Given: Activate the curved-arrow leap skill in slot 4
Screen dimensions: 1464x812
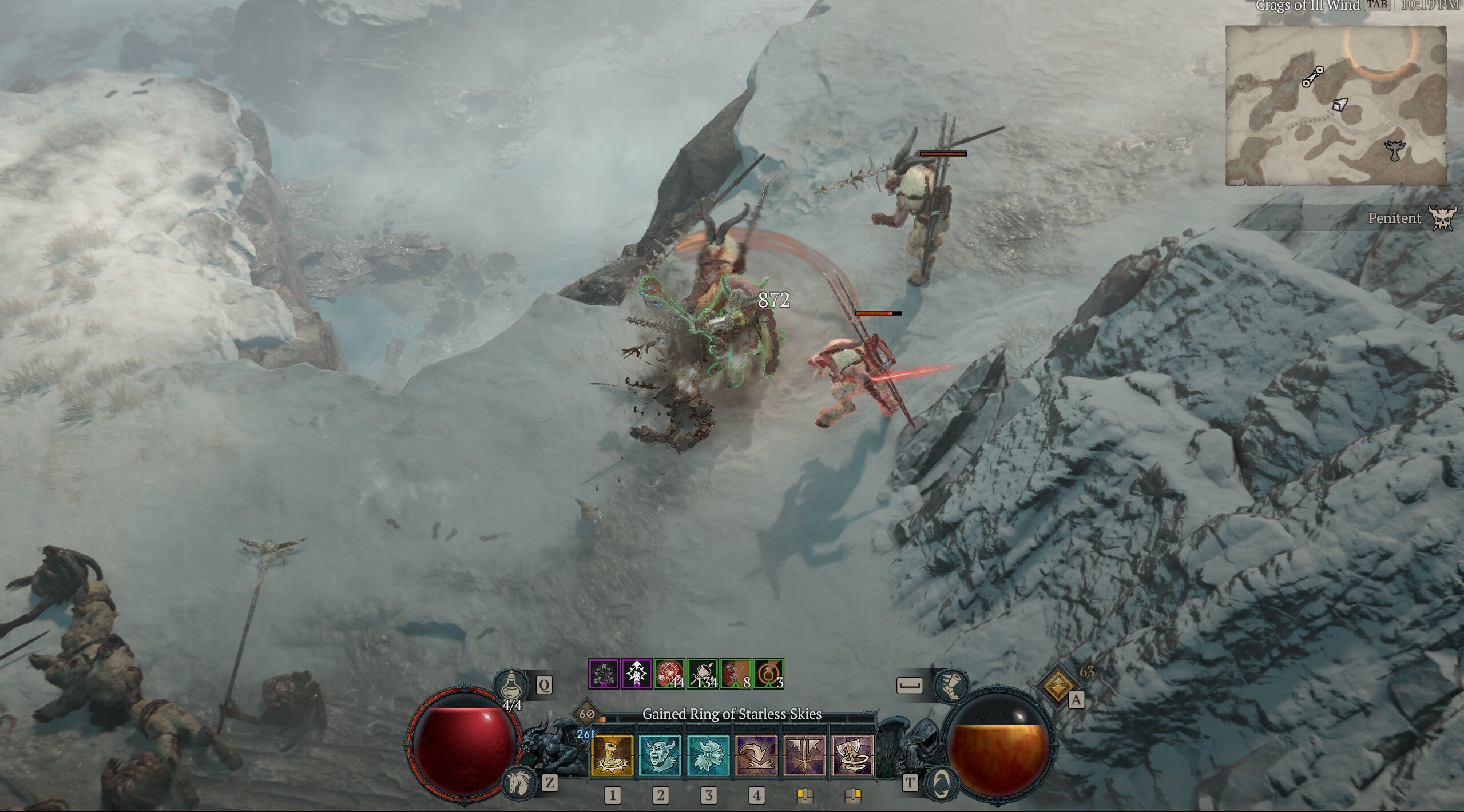Looking at the screenshot, I should click(x=756, y=755).
